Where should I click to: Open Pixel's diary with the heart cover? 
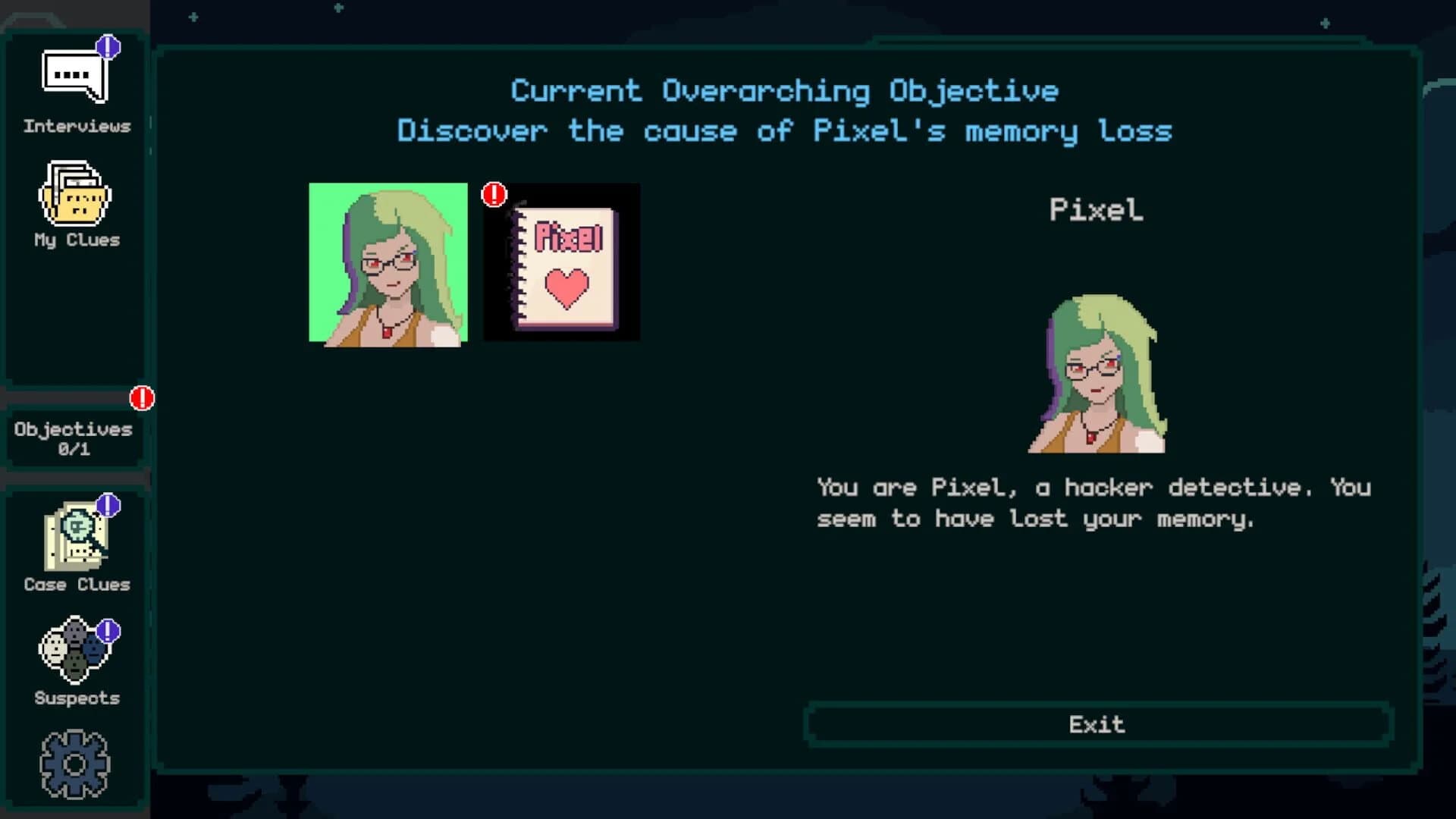[561, 263]
